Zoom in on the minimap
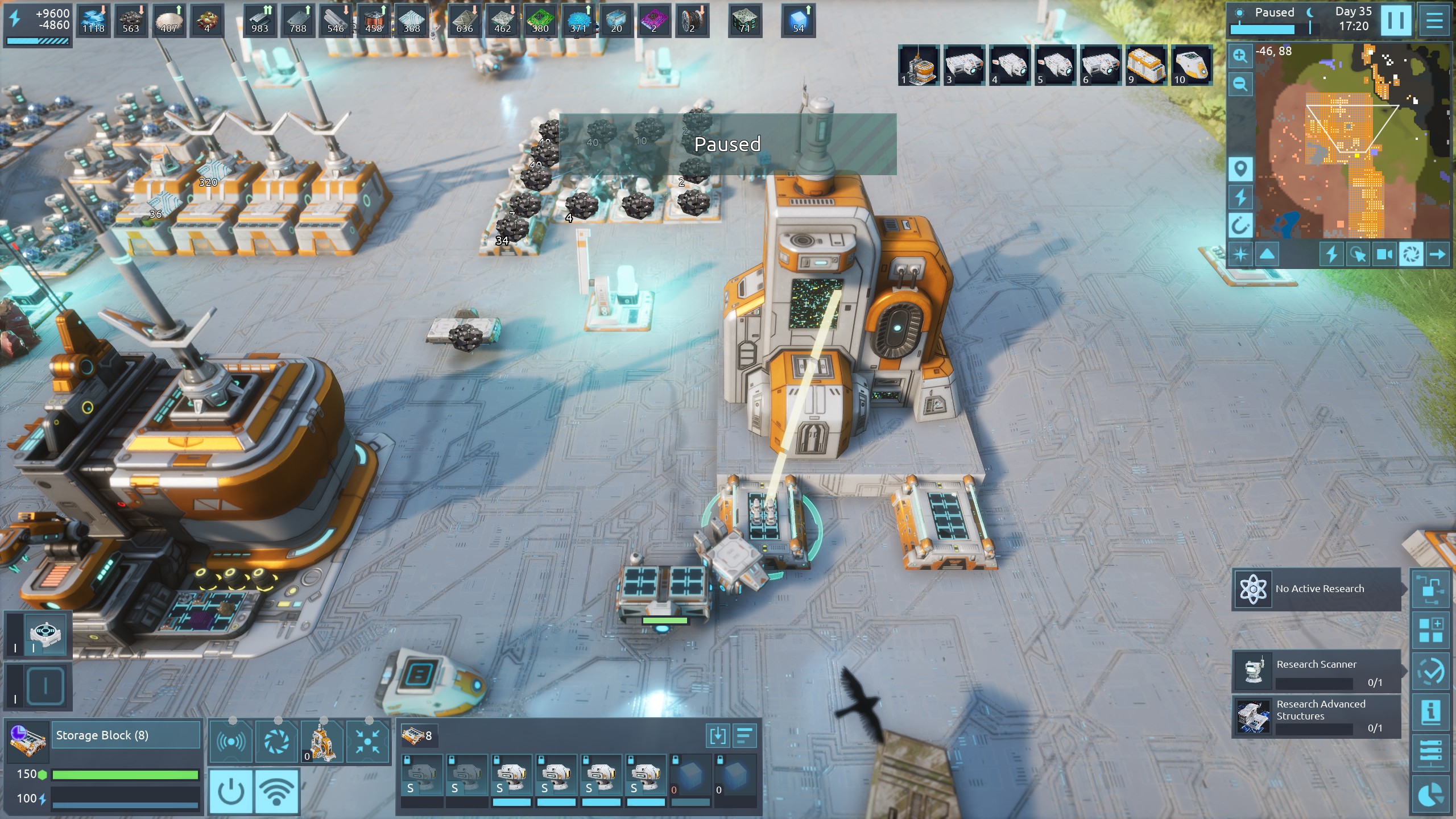This screenshot has height=819, width=1456. pos(1240,56)
